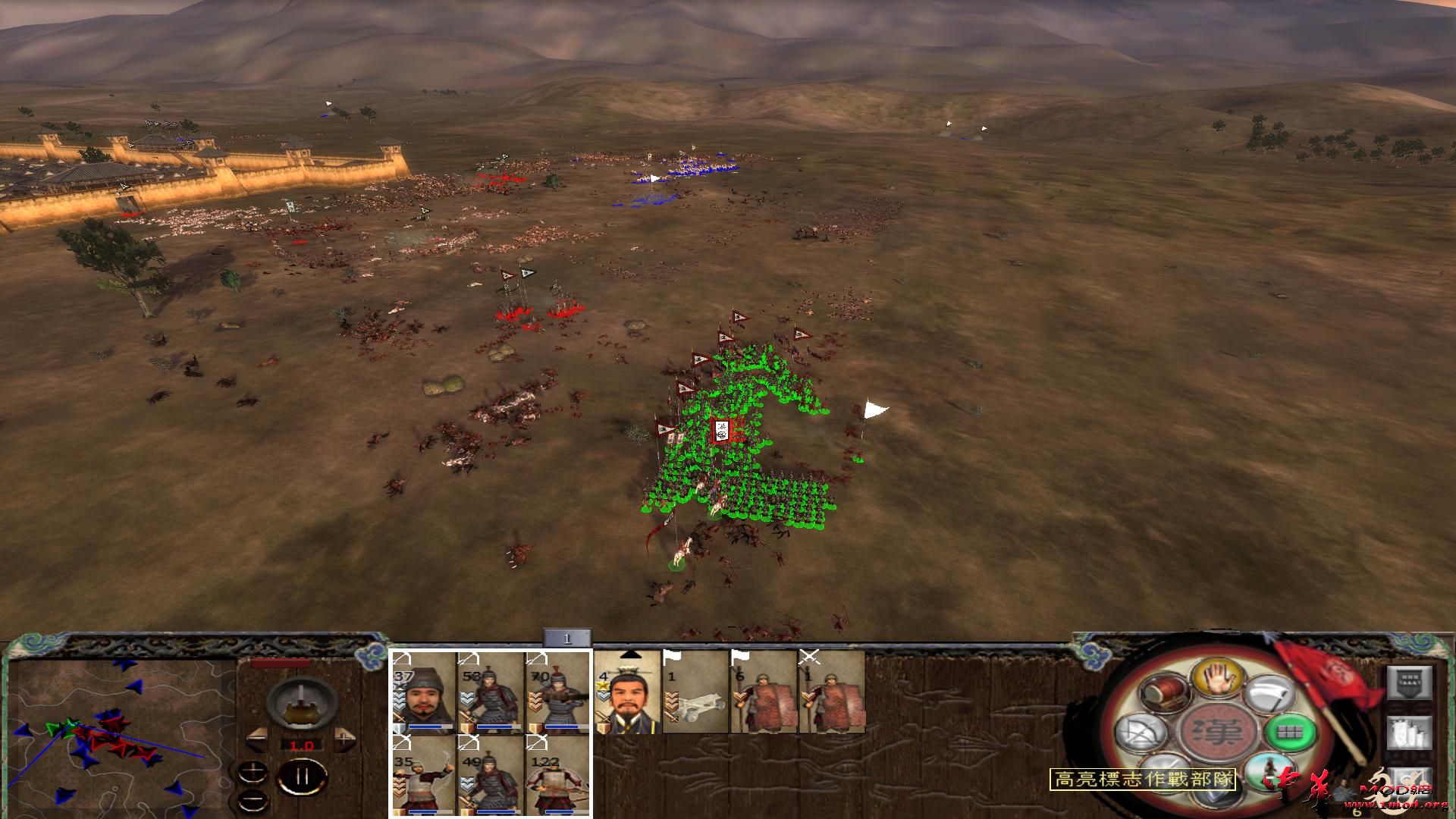Increase battle speed with the plus arrow
This screenshot has height=819, width=1456.
point(343,740)
